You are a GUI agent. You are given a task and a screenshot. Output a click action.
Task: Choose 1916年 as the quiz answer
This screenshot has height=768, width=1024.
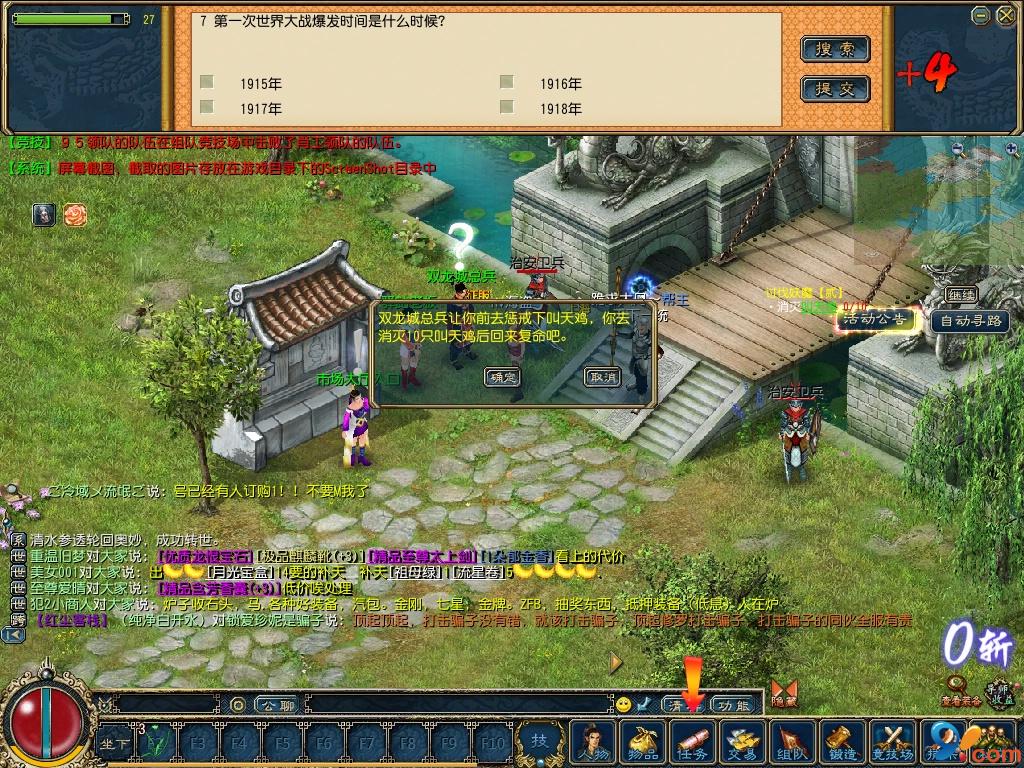point(507,82)
